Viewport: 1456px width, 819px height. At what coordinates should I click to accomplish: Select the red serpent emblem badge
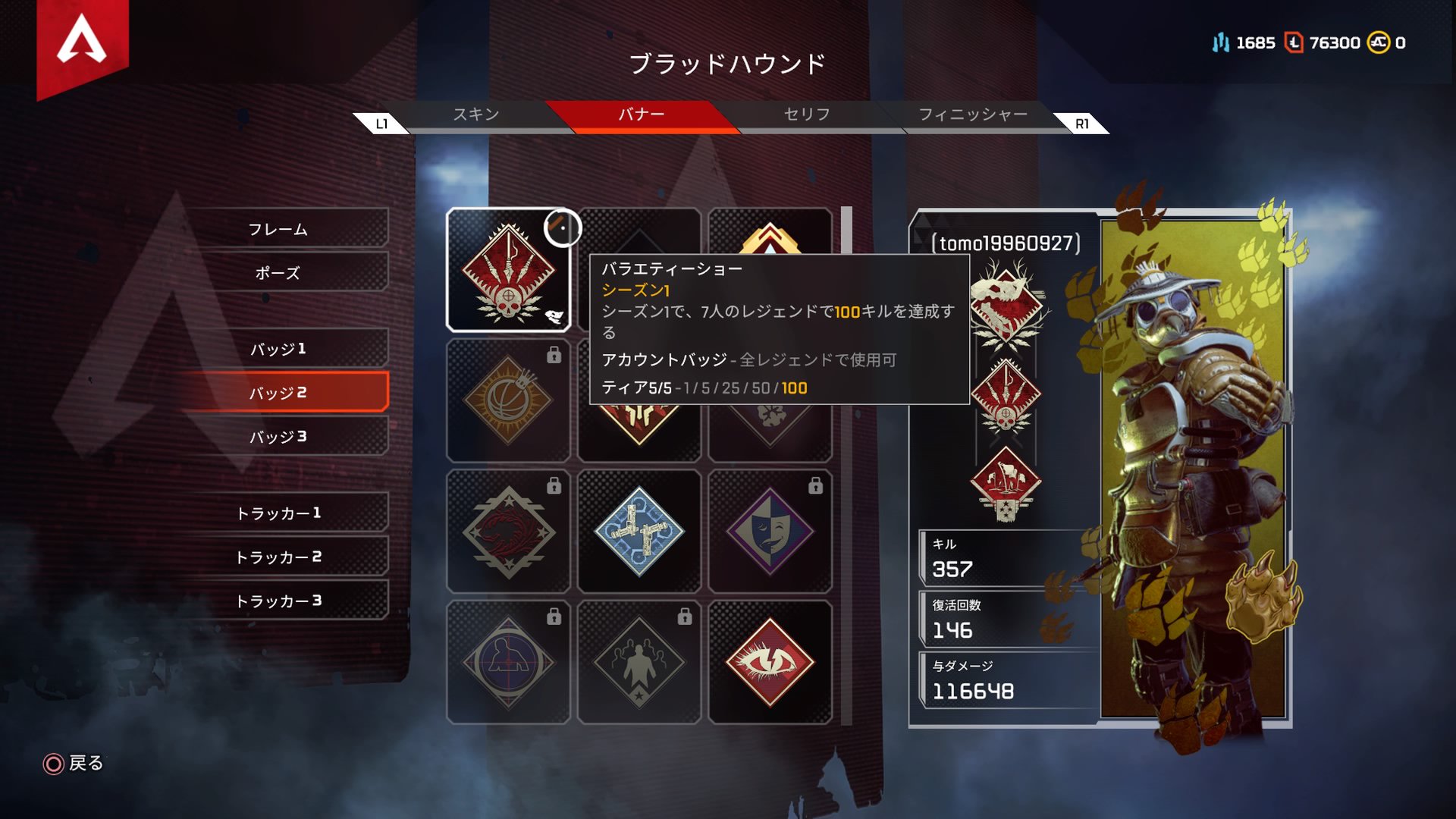510,531
